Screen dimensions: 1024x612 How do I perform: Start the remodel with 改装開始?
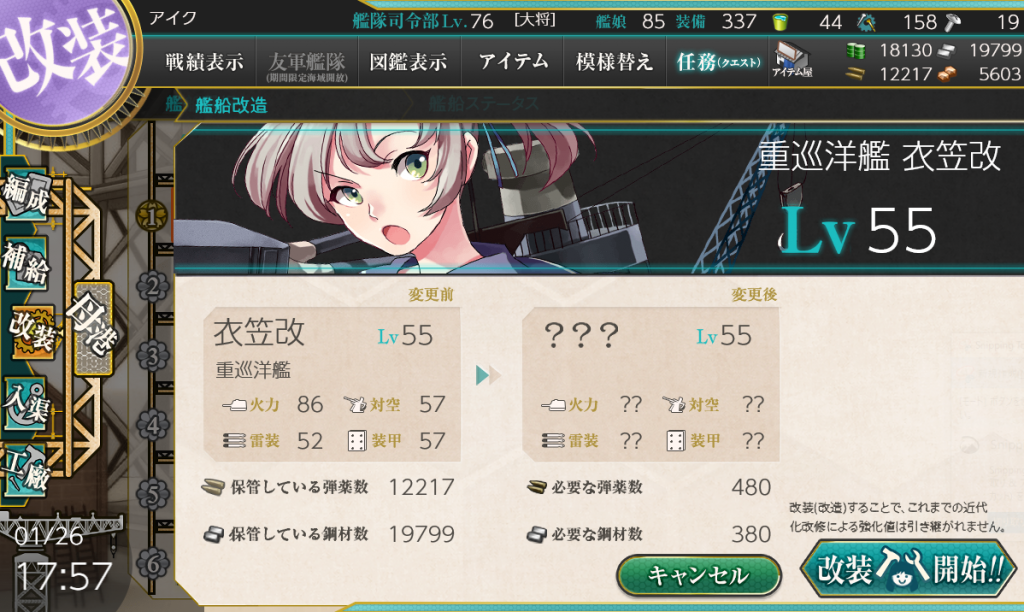coord(911,572)
